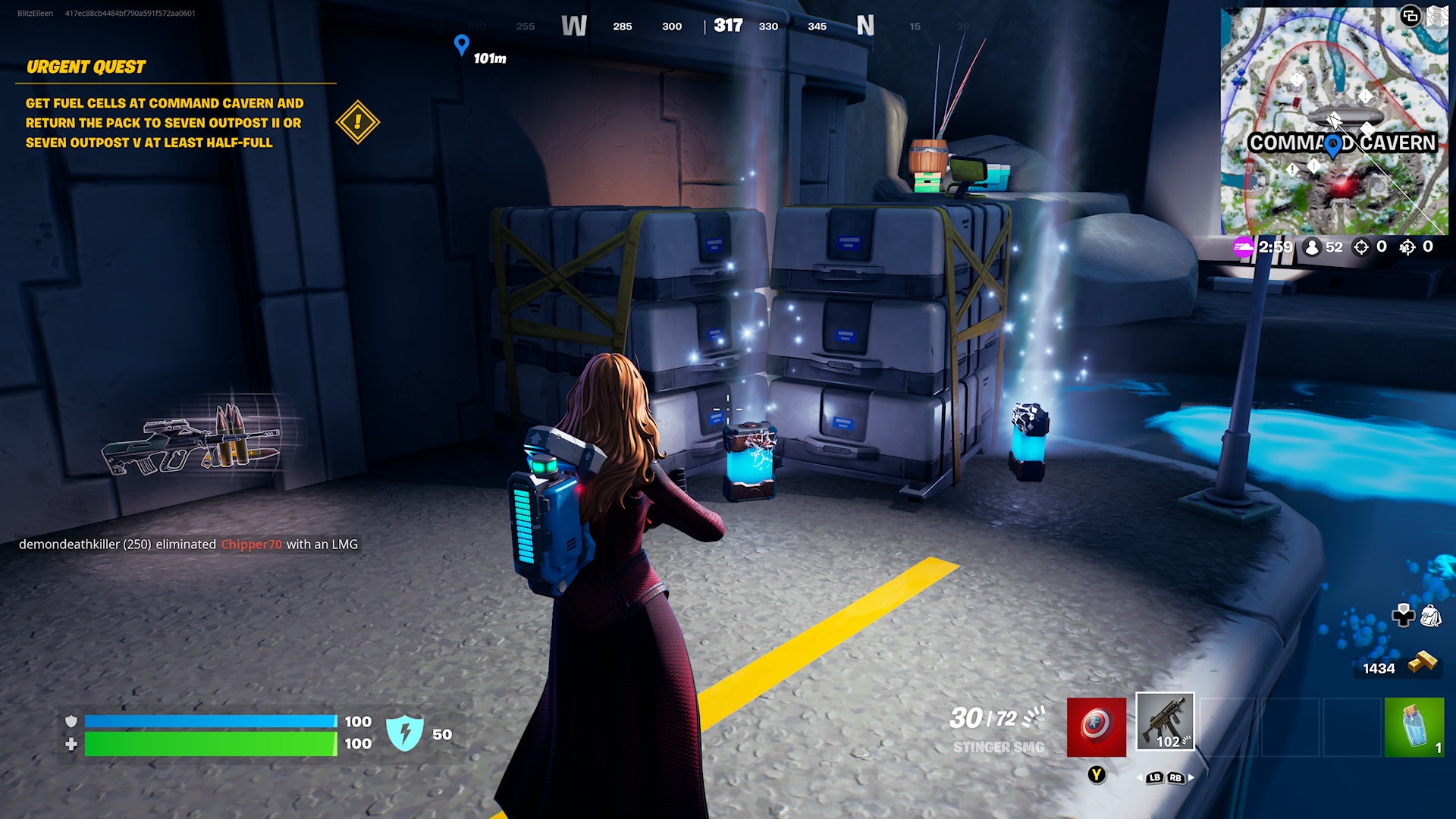Click the player count icon under the minimap
This screenshot has height=819, width=1456.
1312,247
